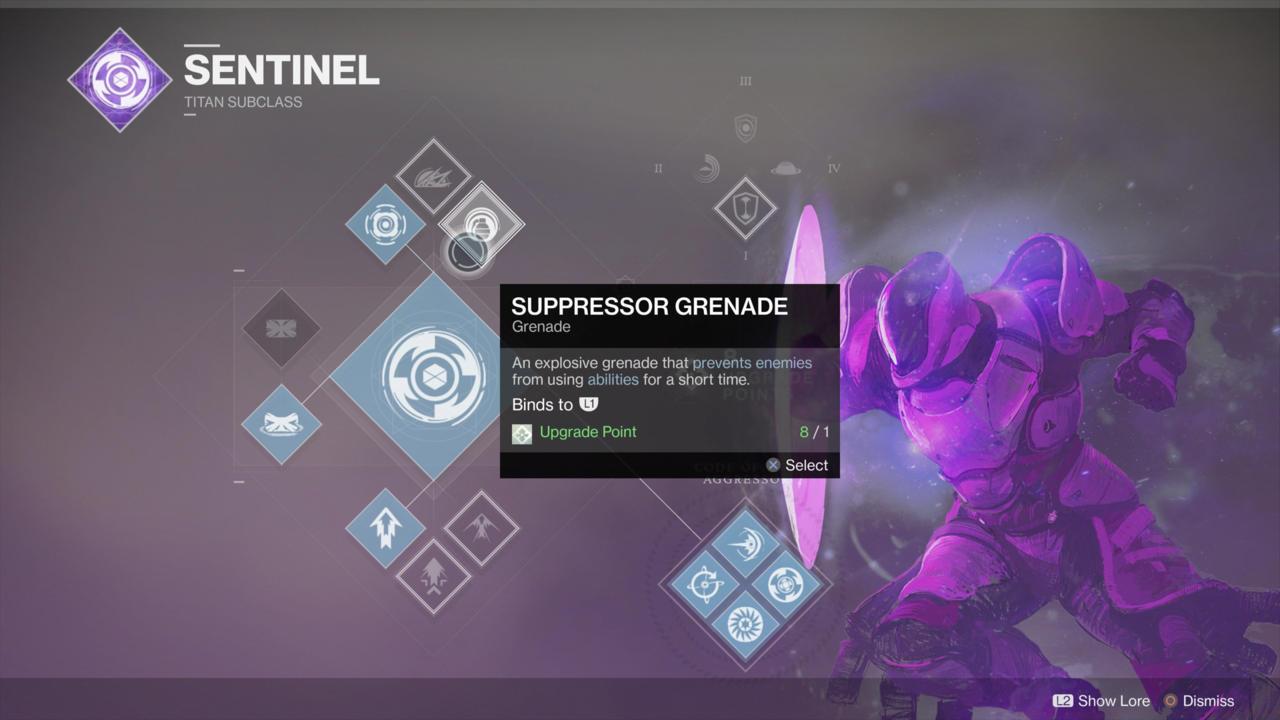The image size is (1280, 720).
Task: Pick the round shield perk in the cluster
Action: tap(786, 584)
